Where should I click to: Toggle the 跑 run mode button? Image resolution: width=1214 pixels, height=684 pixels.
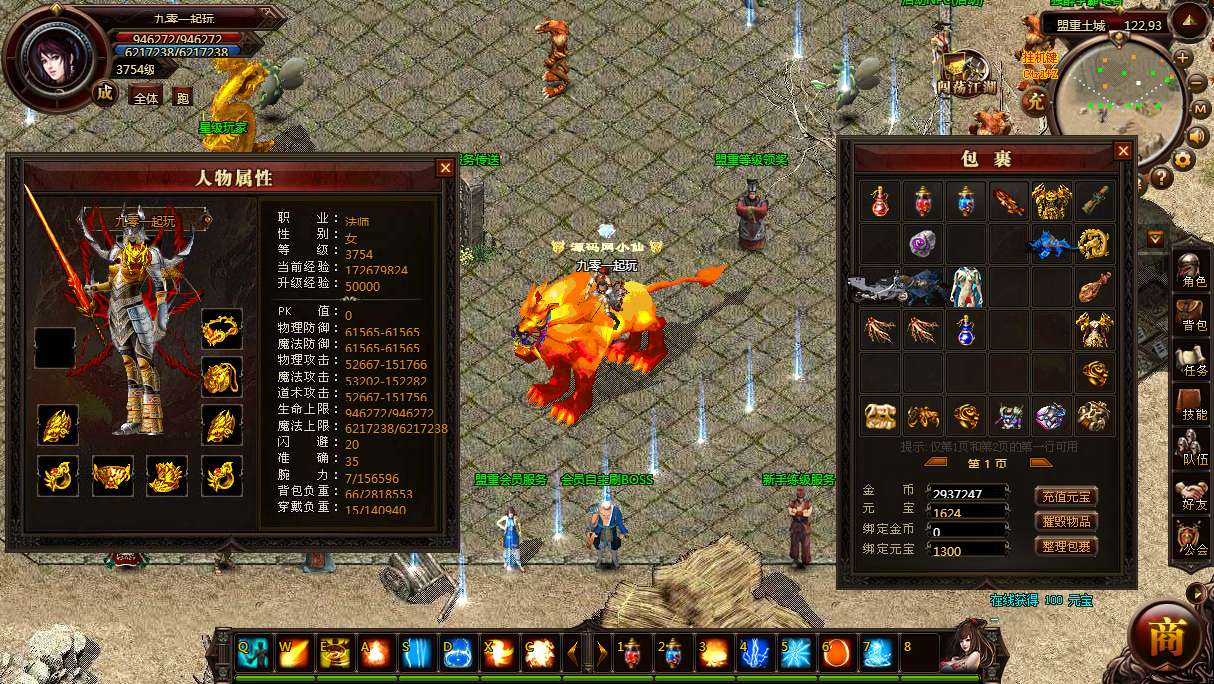pos(182,98)
